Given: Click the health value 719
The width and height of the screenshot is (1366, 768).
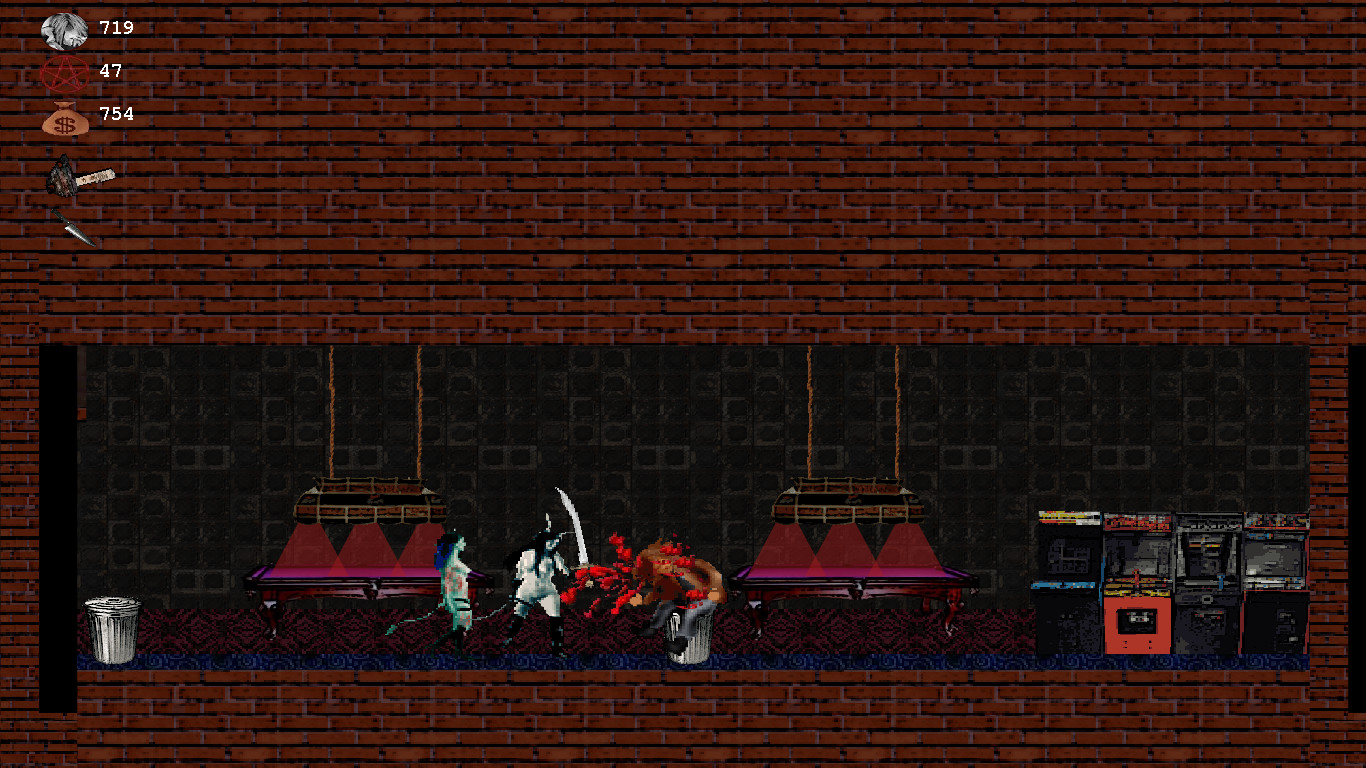Looking at the screenshot, I should tap(117, 28).
